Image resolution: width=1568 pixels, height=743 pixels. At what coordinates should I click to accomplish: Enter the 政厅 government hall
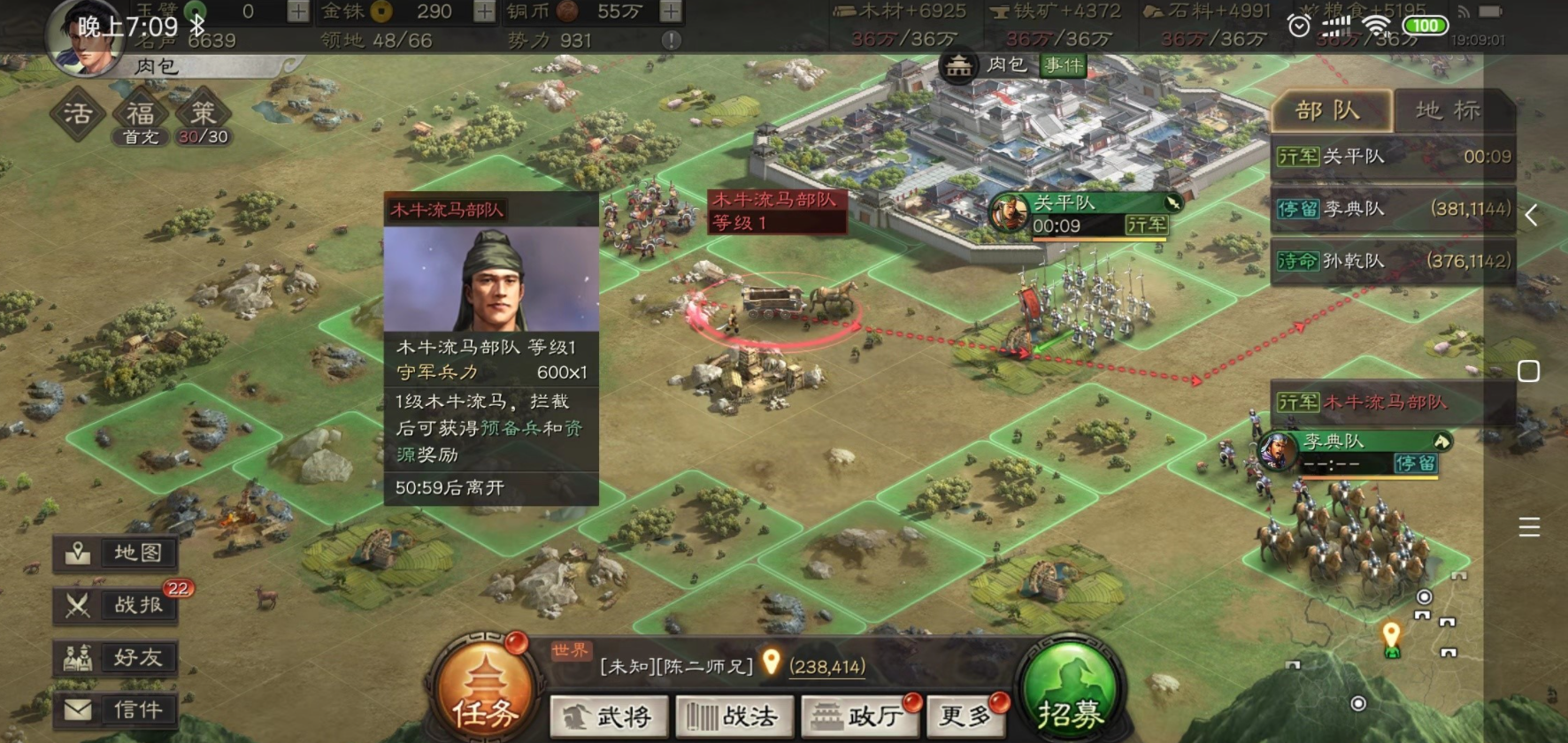tap(861, 716)
